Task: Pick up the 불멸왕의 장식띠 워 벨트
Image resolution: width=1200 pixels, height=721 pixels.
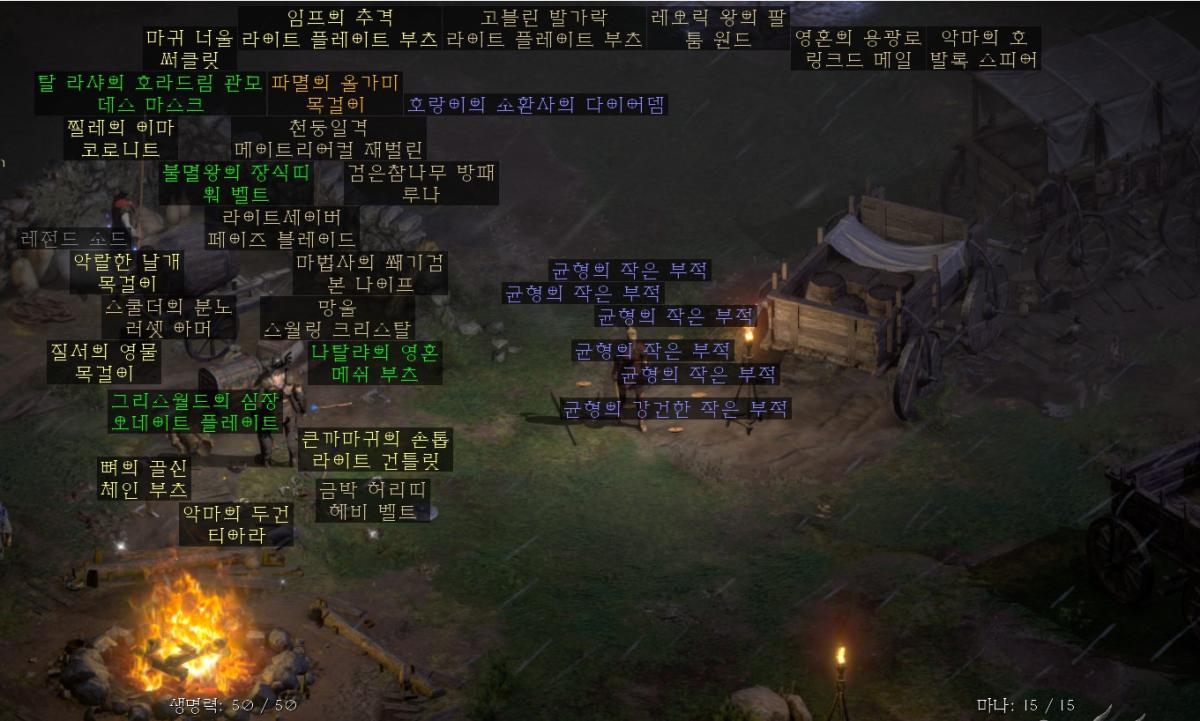Action: click(237, 183)
